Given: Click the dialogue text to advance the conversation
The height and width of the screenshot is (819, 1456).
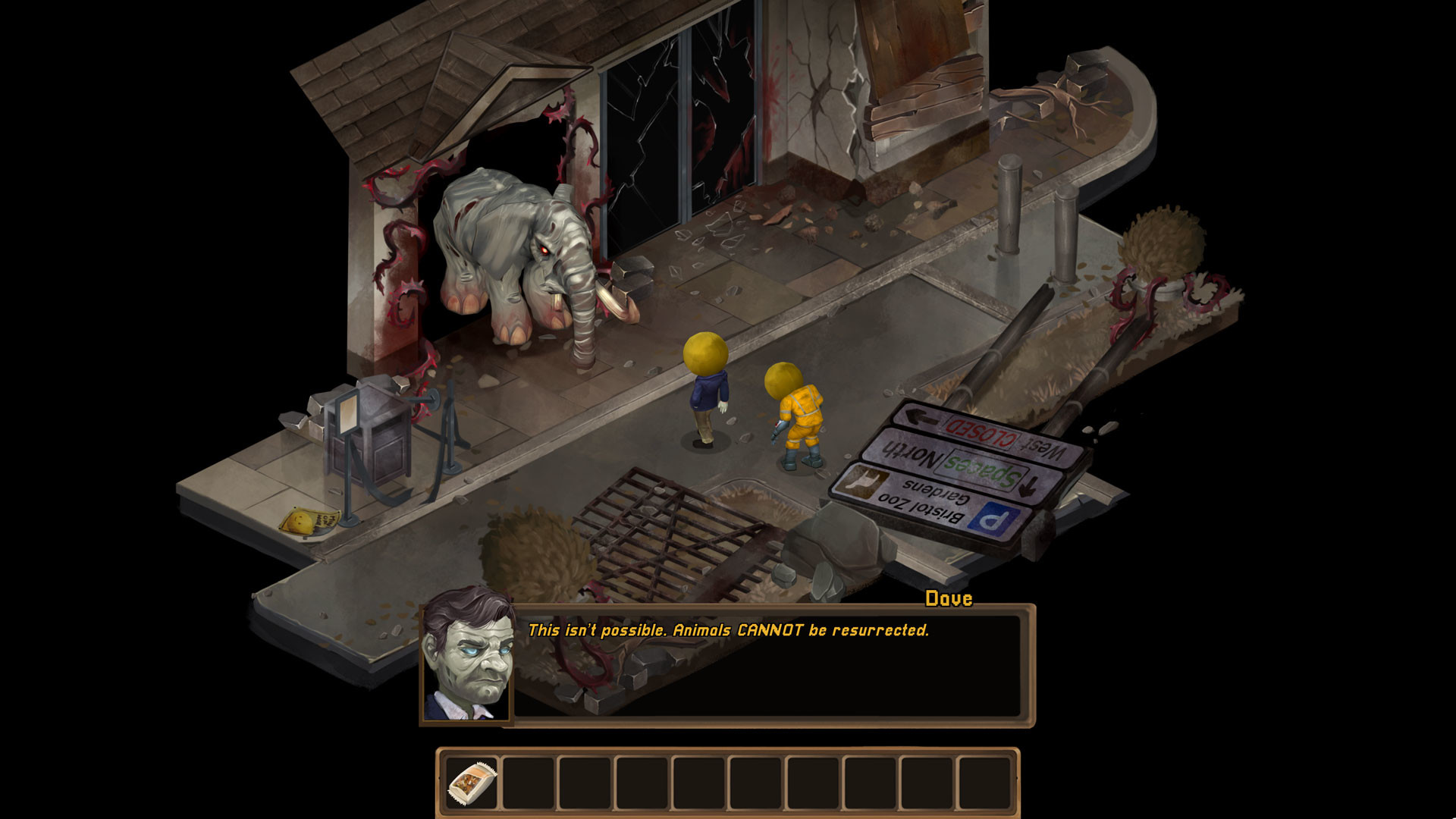Looking at the screenshot, I should 732,629.
